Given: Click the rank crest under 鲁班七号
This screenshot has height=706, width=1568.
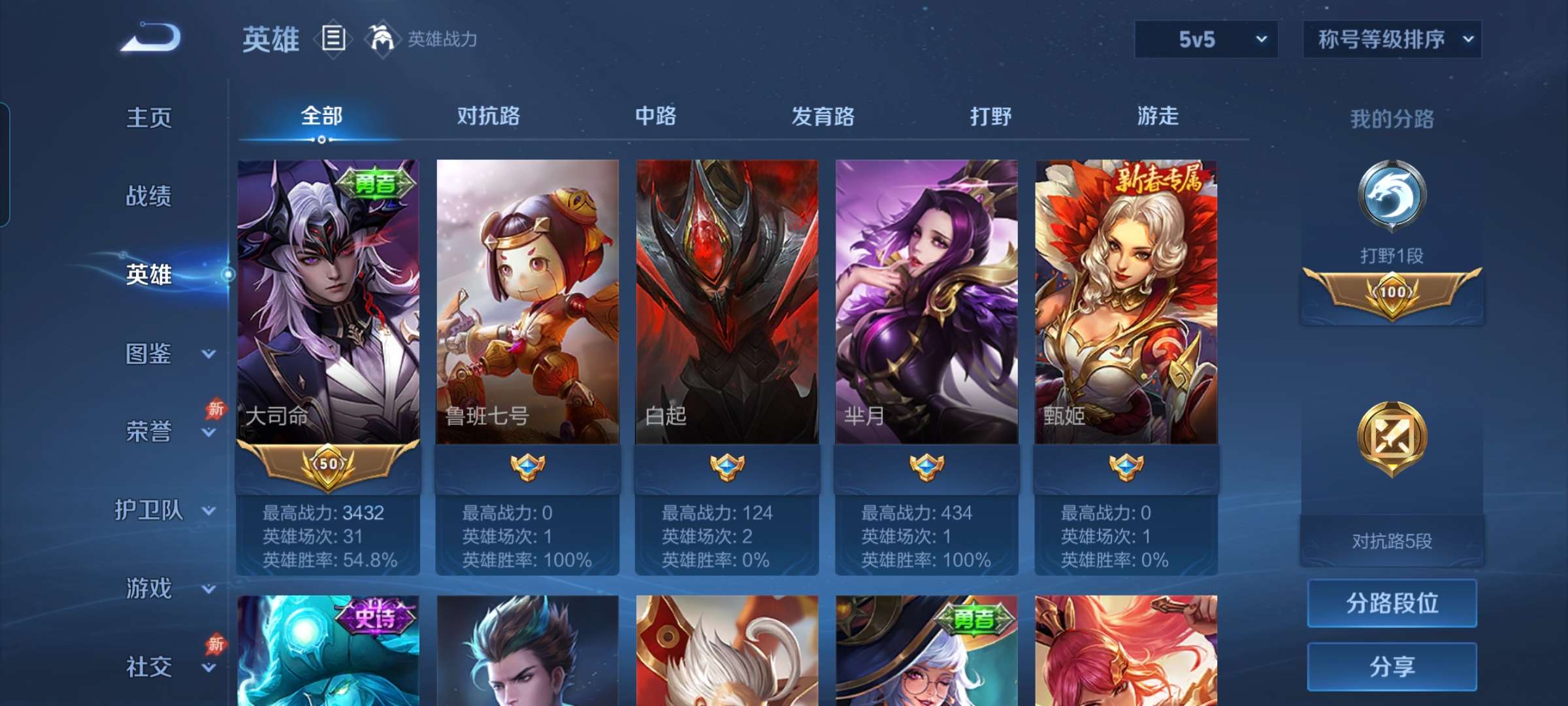Looking at the screenshot, I should [527, 466].
